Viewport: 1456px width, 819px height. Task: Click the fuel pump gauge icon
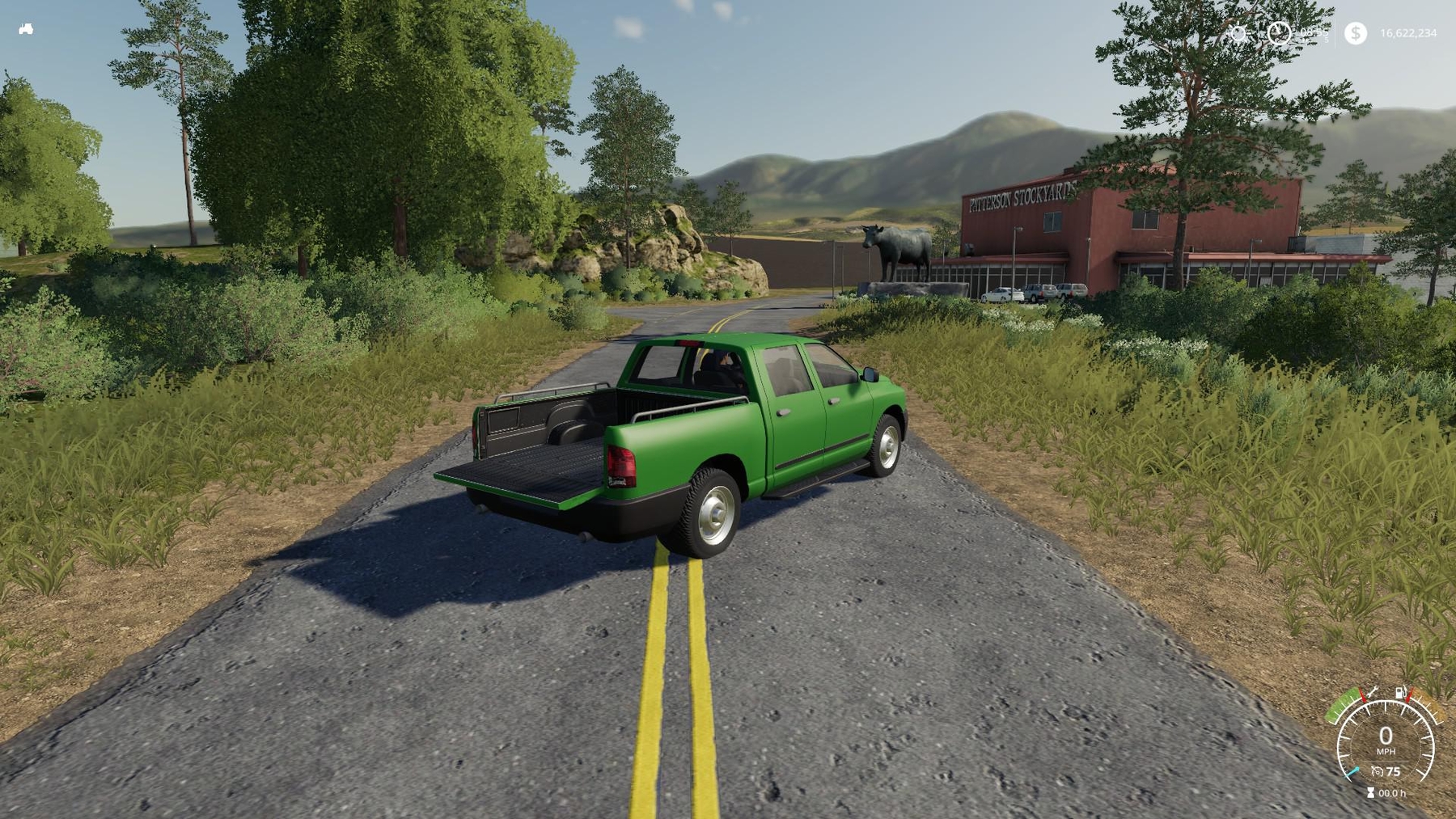(x=1399, y=693)
